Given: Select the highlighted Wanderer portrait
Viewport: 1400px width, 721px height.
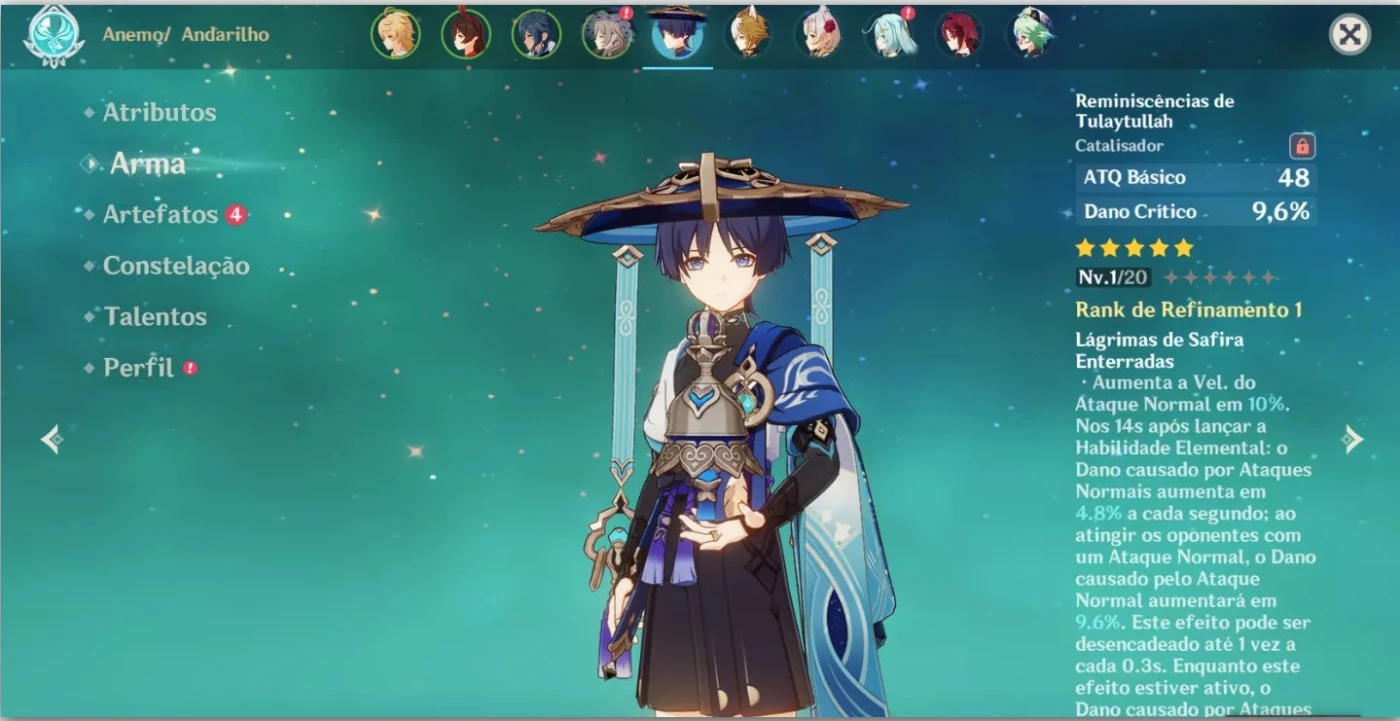Looking at the screenshot, I should [x=678, y=32].
